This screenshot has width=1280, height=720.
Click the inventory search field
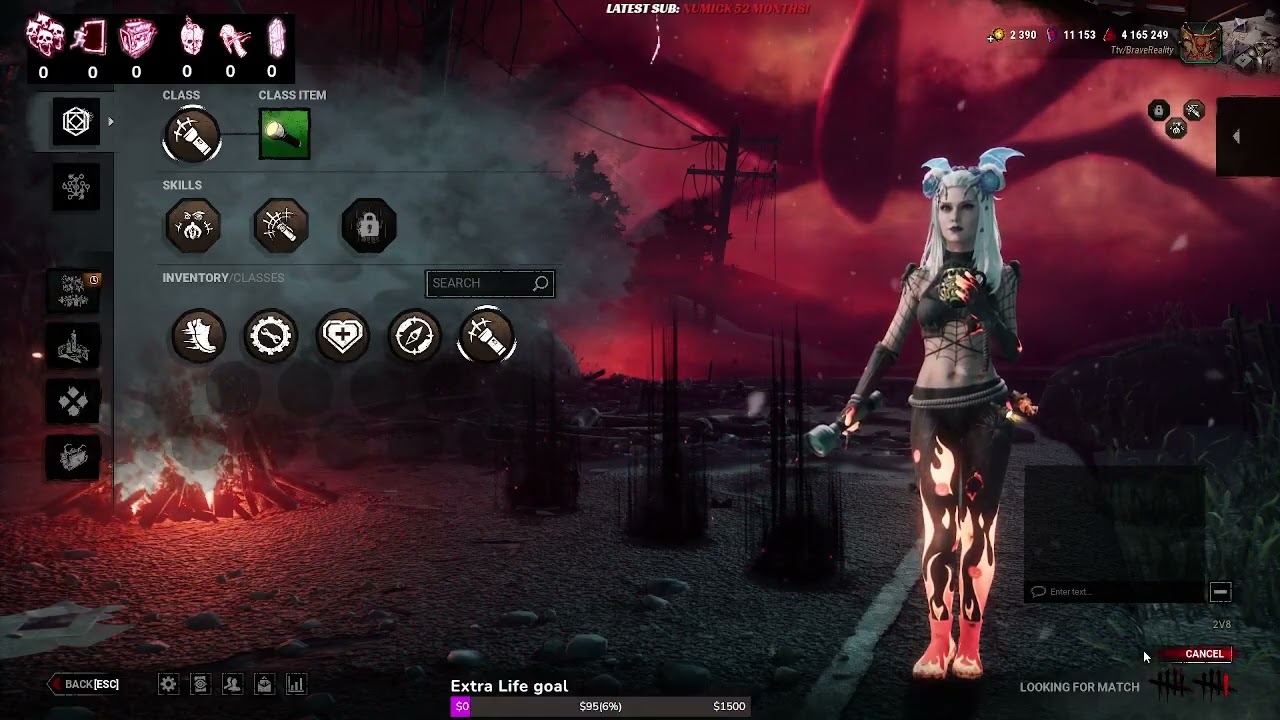coord(482,283)
